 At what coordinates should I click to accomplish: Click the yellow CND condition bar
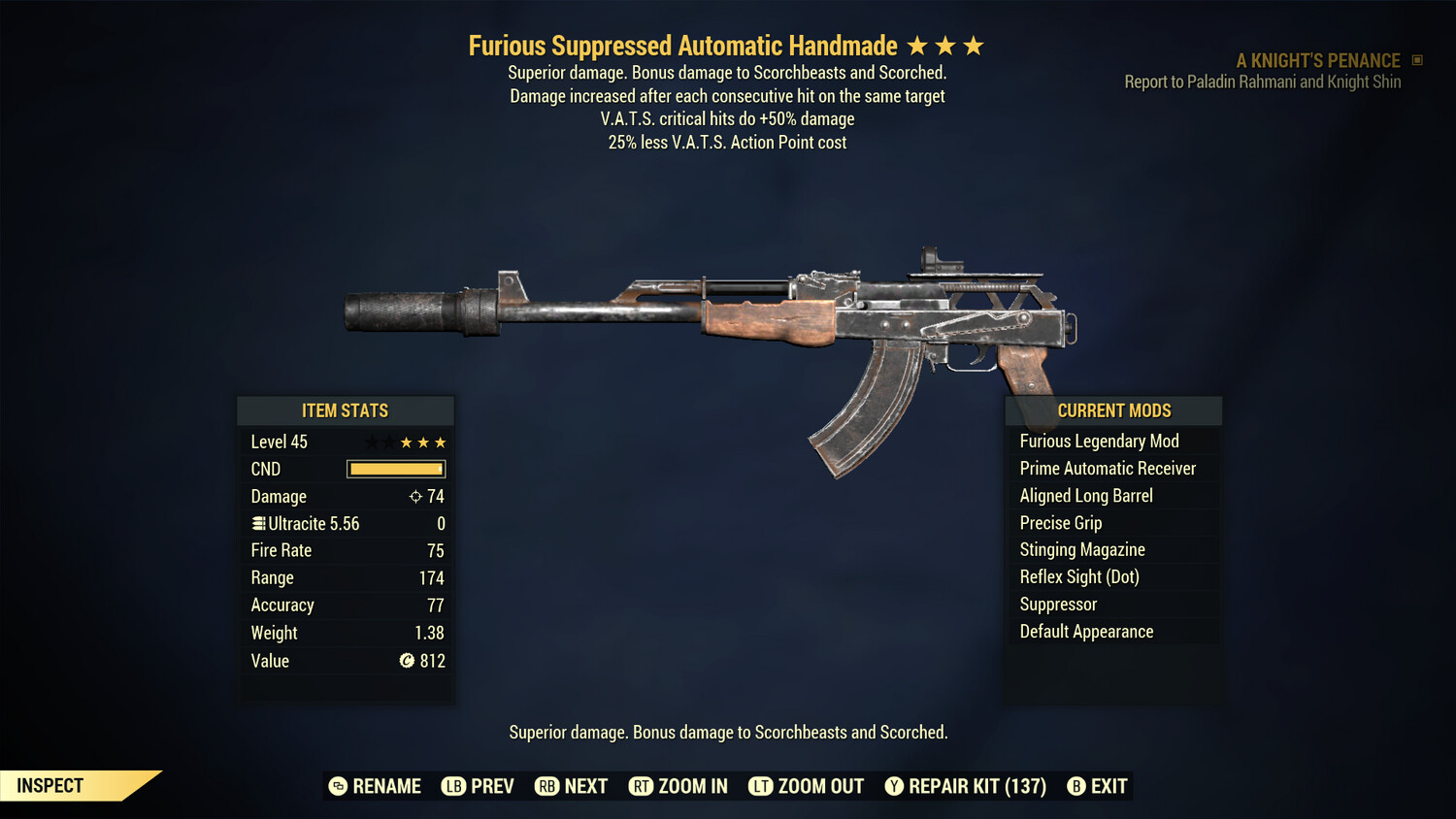[395, 469]
